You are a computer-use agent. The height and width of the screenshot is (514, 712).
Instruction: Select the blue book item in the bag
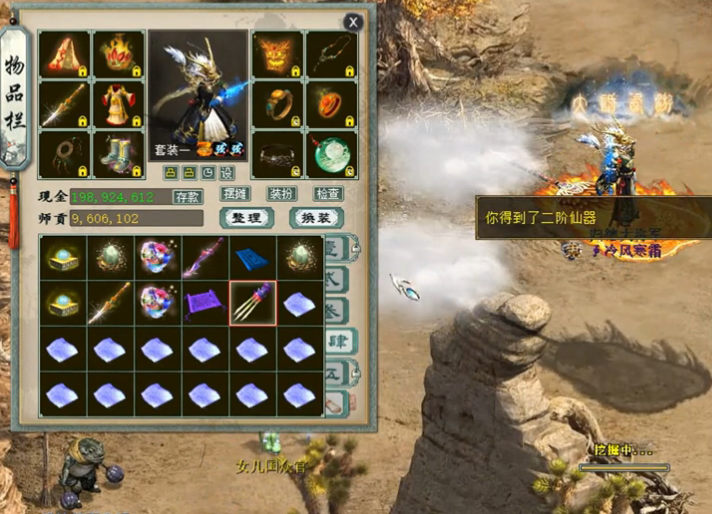[x=253, y=258]
